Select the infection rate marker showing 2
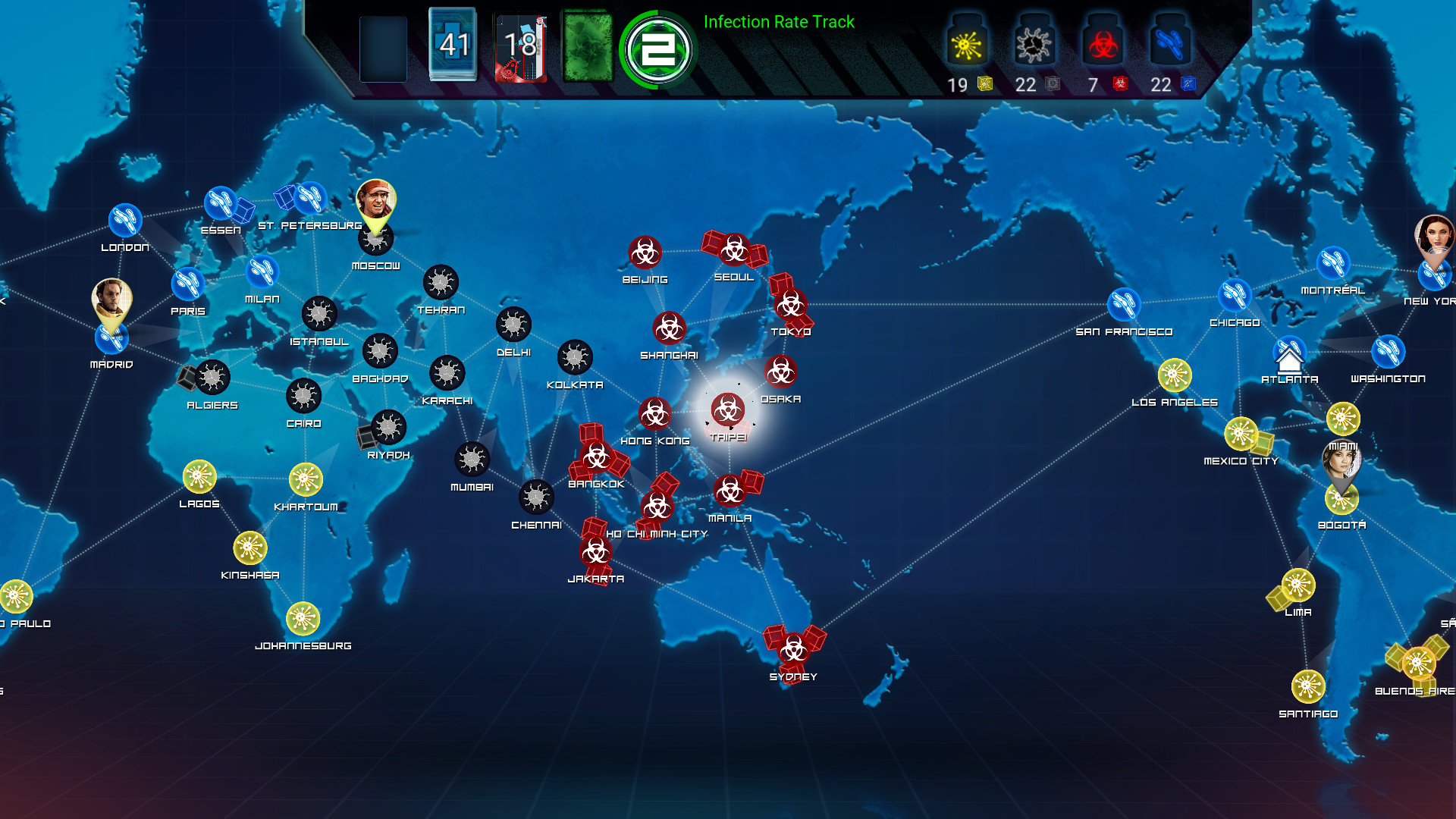Screen dimensions: 1456x819 coord(657,48)
